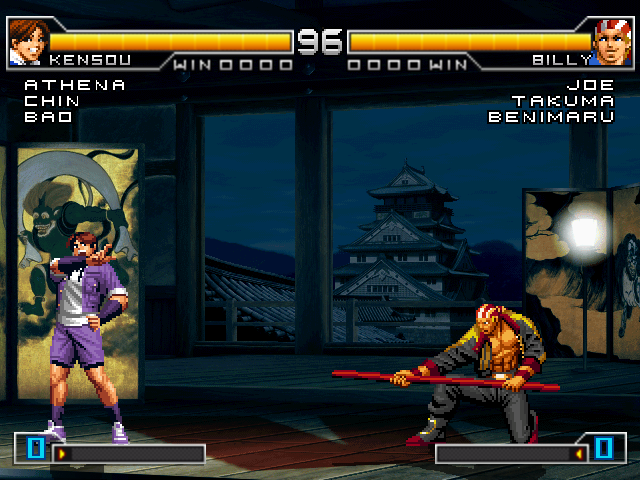Select Joe in the opponent roster
640x480 pixels.
coord(590,85)
